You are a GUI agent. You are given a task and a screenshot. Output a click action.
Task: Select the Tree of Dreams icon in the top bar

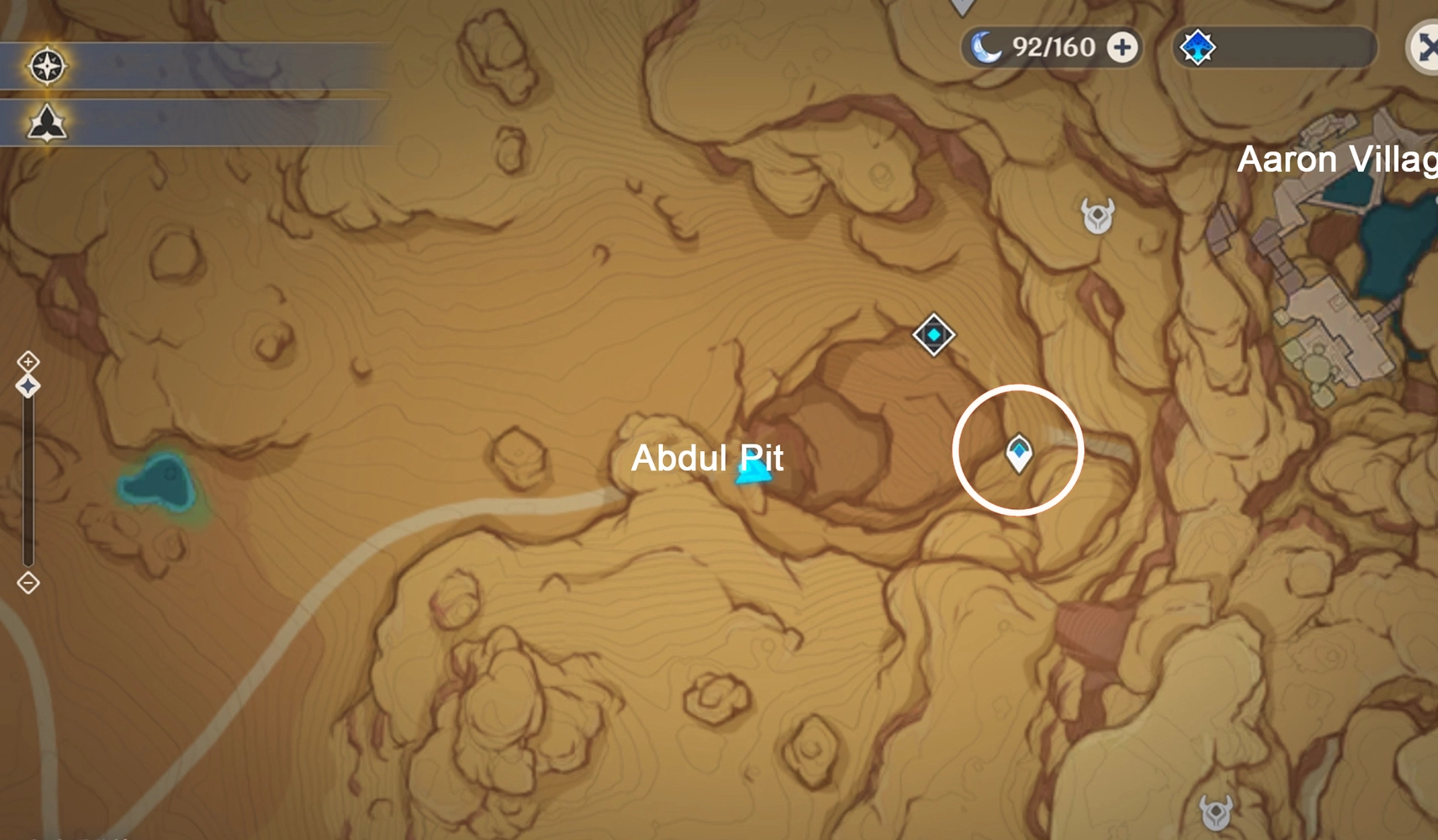[1197, 48]
